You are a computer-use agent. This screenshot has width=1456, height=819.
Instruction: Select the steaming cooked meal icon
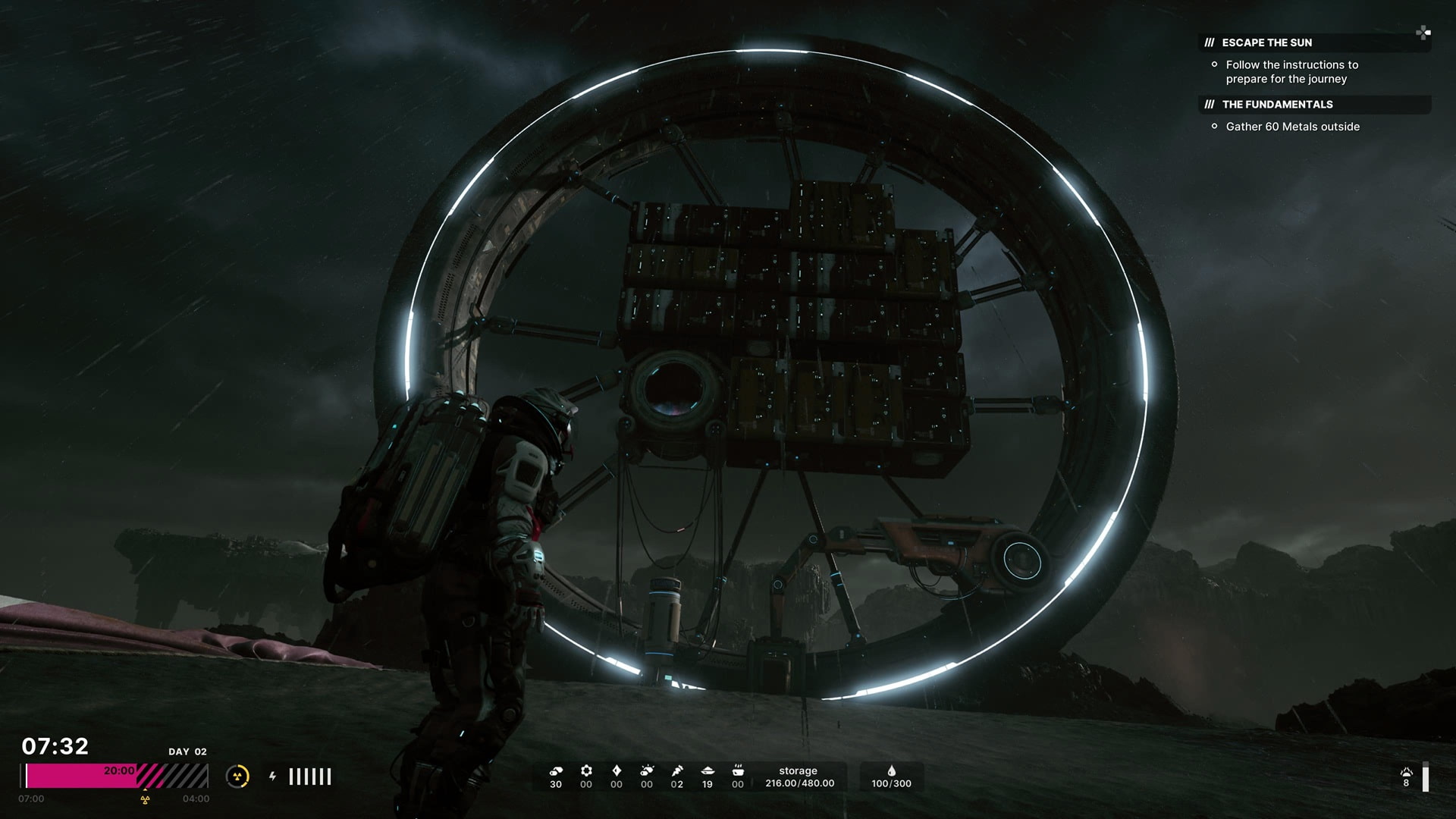738,771
